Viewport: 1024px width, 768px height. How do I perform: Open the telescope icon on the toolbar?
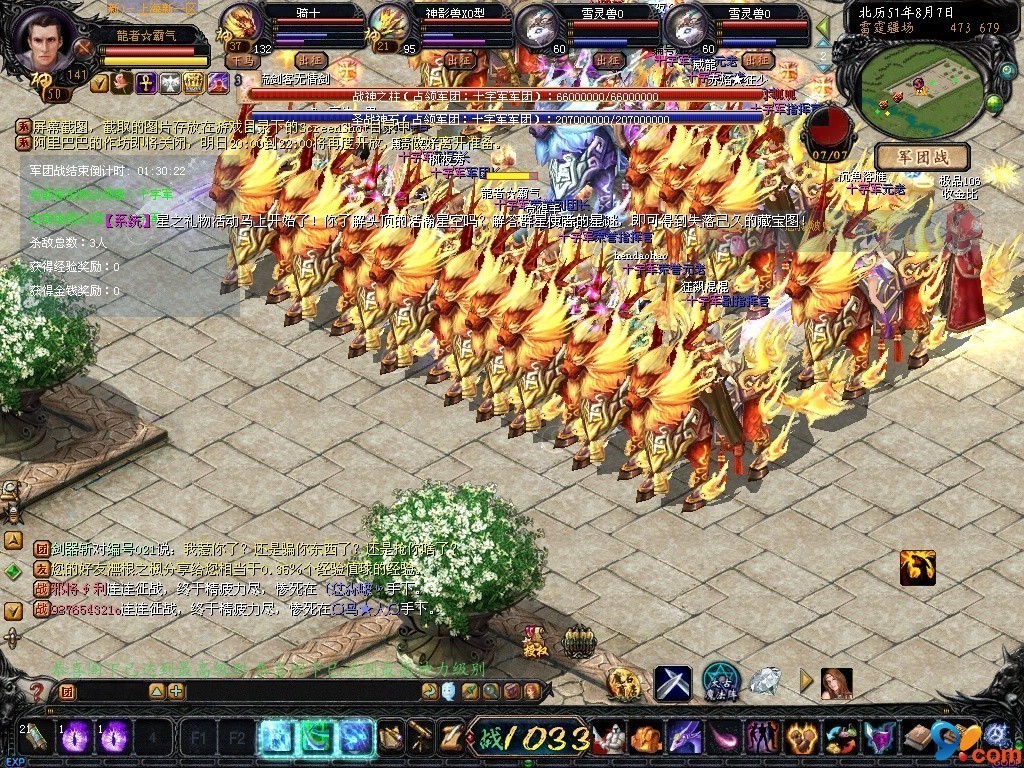click(421, 737)
